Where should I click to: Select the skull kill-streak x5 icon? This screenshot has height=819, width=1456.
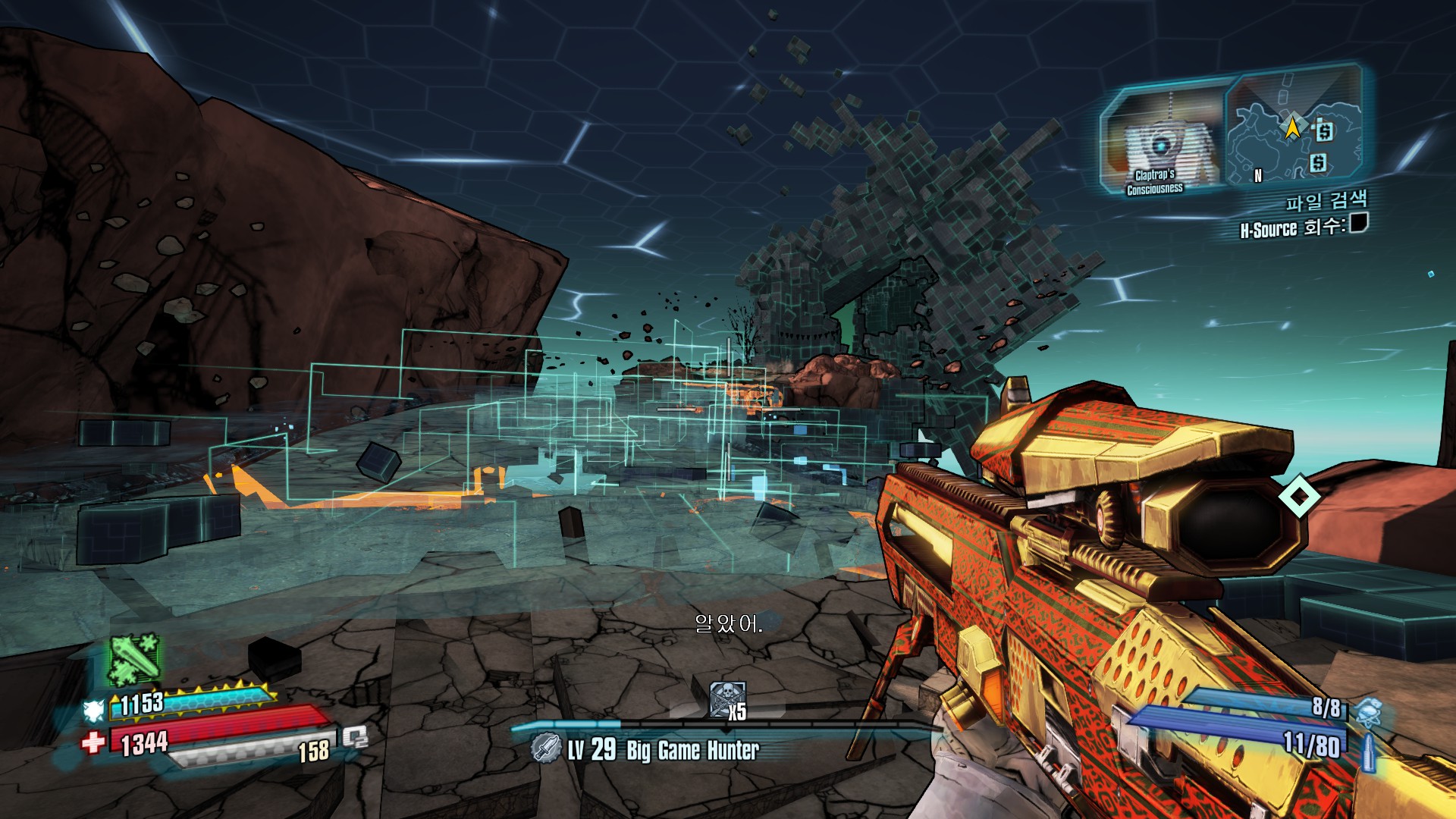(727, 699)
